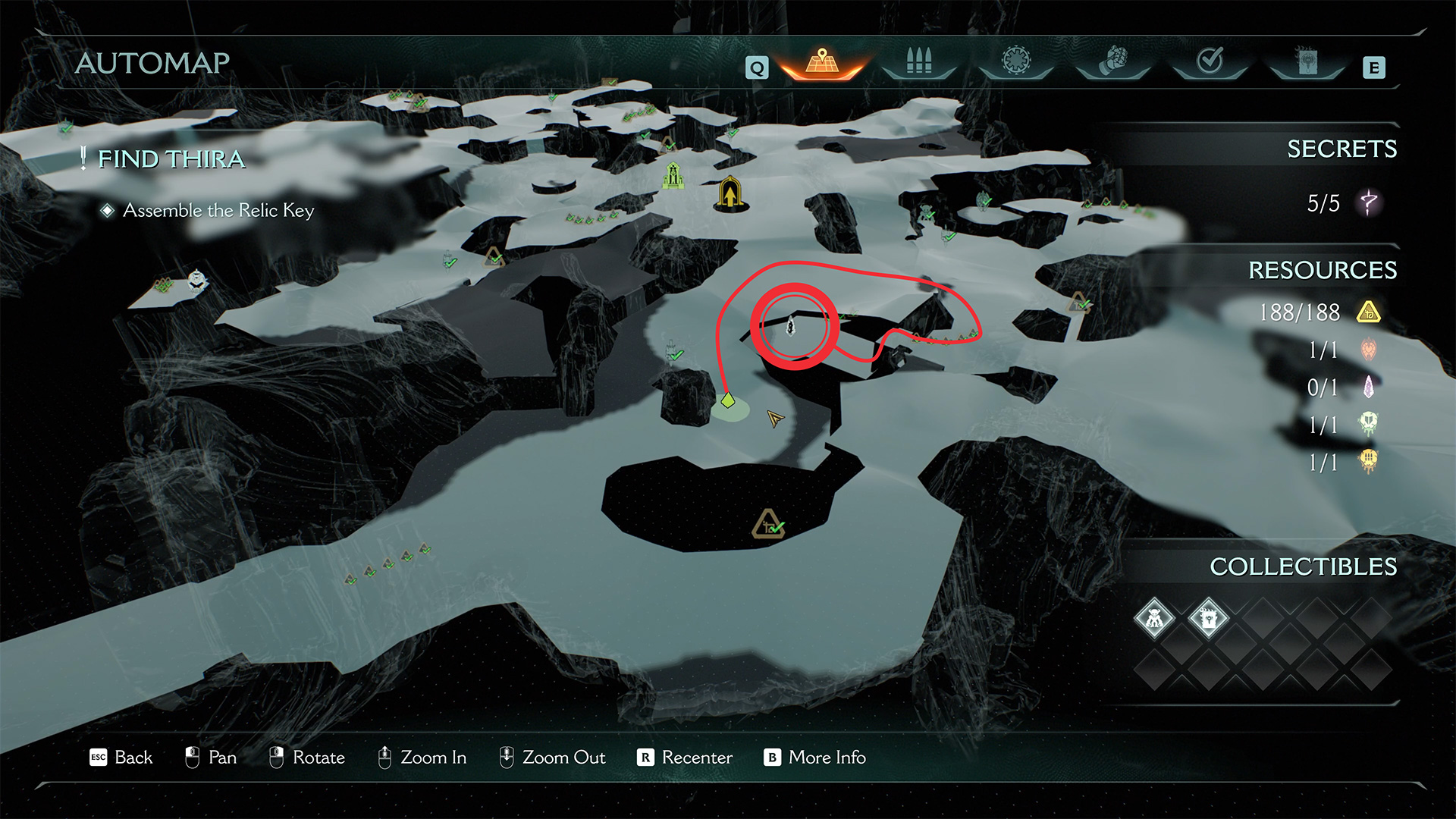The height and width of the screenshot is (819, 1456).
Task: Select the Find Thira objective tracker
Action: pos(171,159)
